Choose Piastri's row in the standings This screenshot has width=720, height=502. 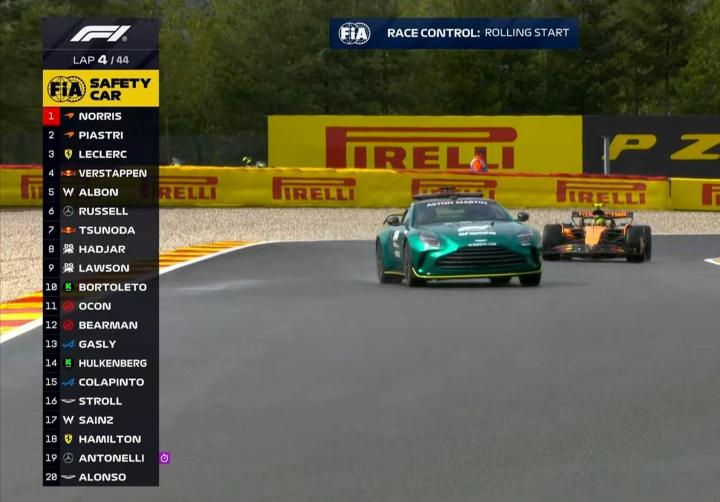[x=100, y=135]
